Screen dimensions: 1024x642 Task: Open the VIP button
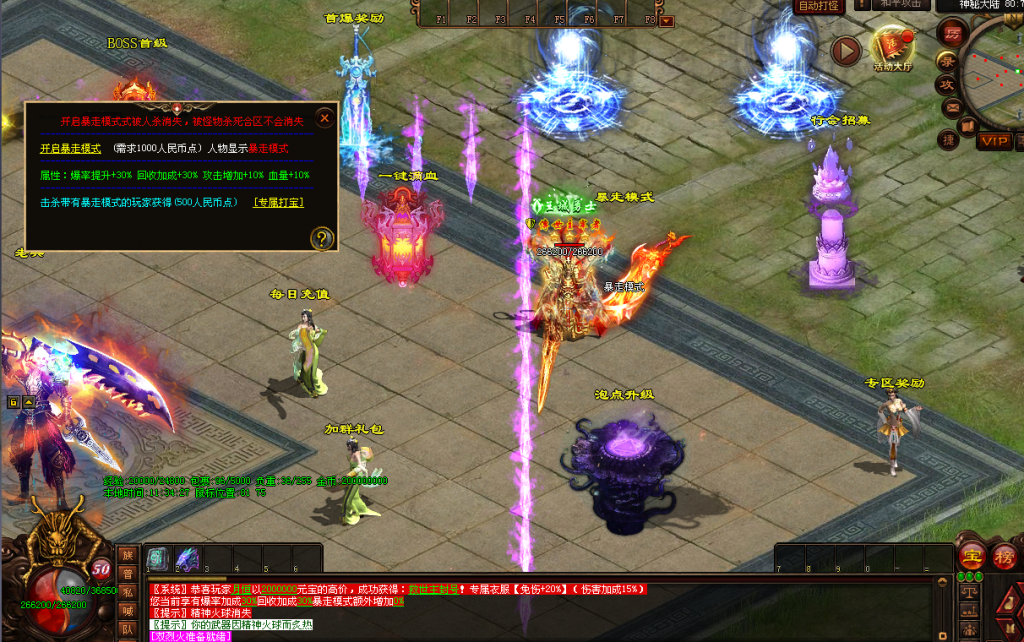coord(993,141)
